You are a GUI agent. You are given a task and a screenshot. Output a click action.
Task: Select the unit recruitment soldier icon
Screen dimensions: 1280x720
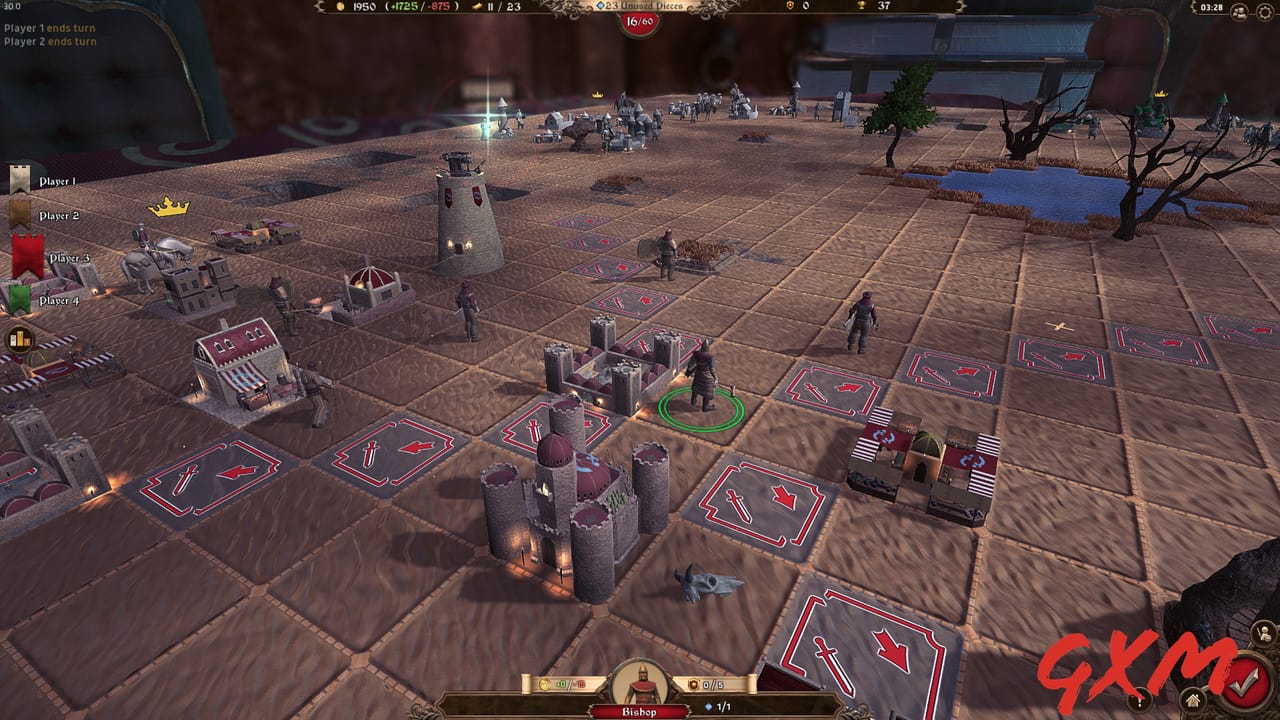(1265, 632)
